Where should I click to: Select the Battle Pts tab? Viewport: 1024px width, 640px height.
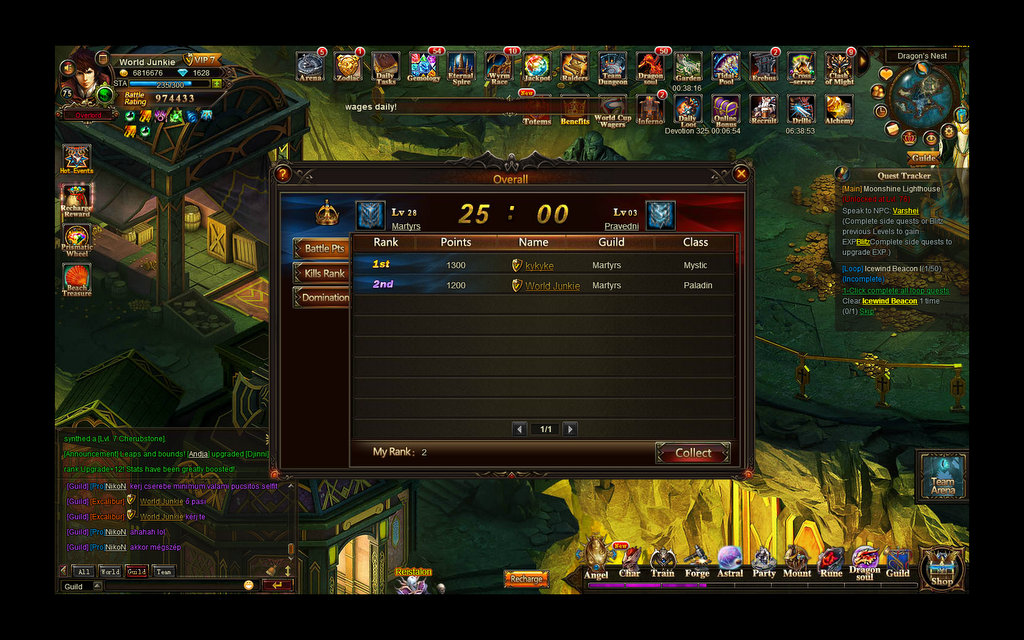pyautogui.click(x=322, y=248)
